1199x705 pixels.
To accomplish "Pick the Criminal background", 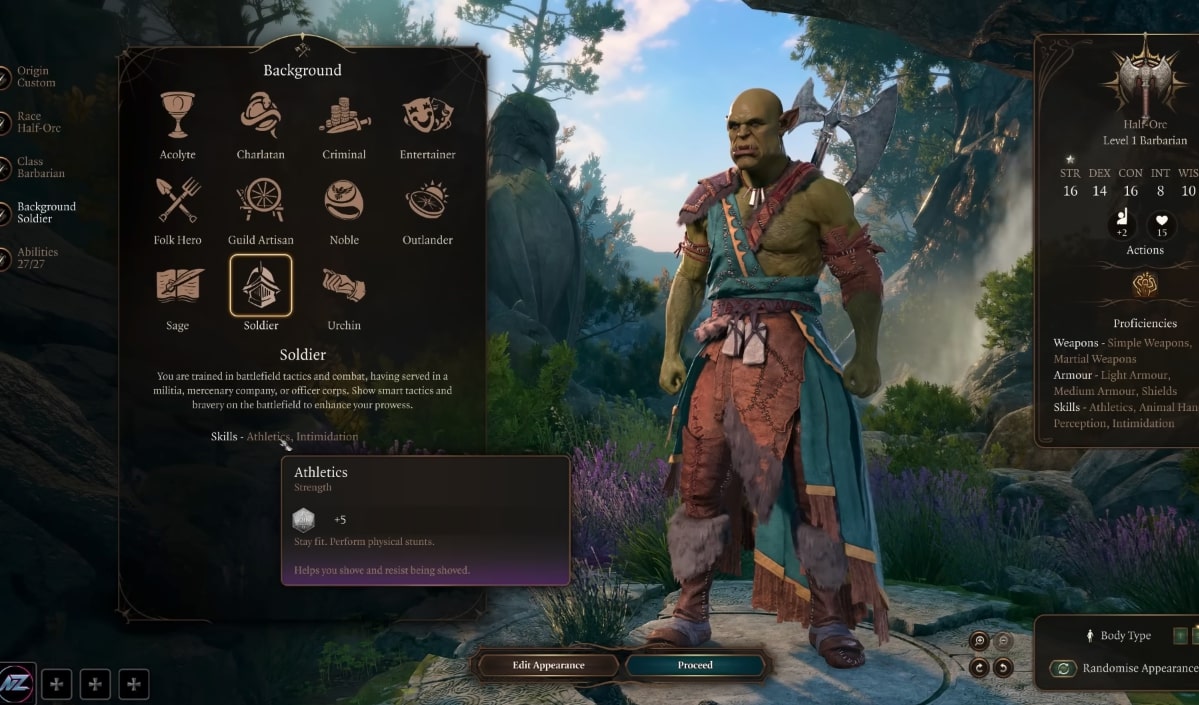I will (x=344, y=117).
